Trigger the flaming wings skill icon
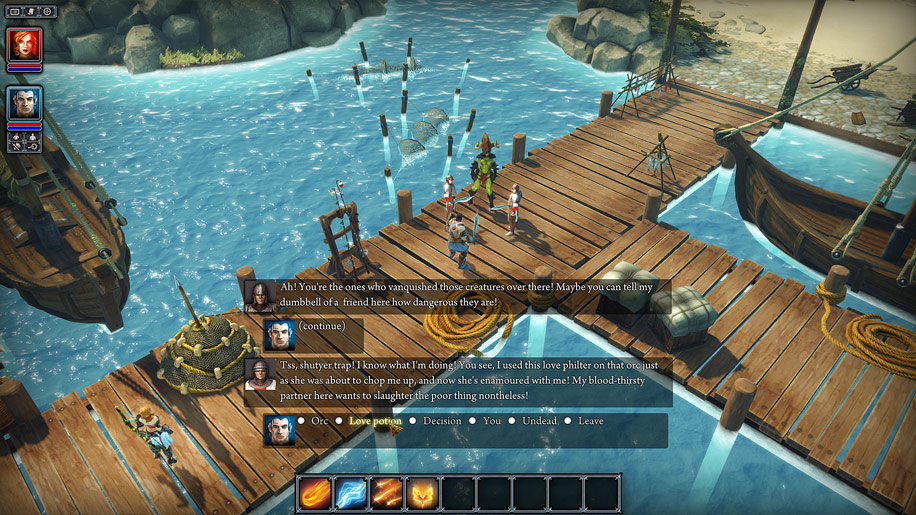The image size is (916, 515). point(422,493)
